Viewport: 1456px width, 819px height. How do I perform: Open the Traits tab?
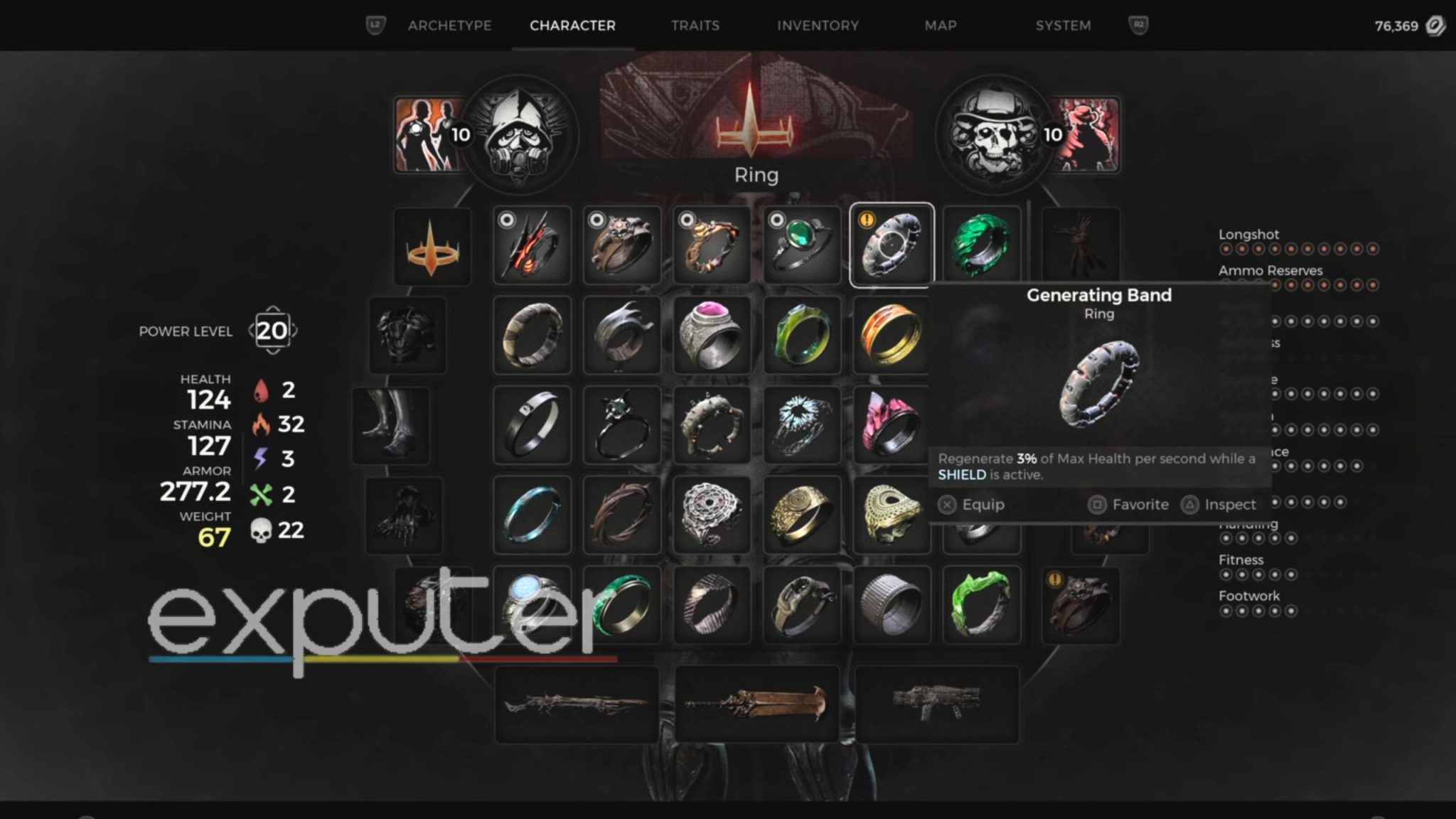(695, 26)
